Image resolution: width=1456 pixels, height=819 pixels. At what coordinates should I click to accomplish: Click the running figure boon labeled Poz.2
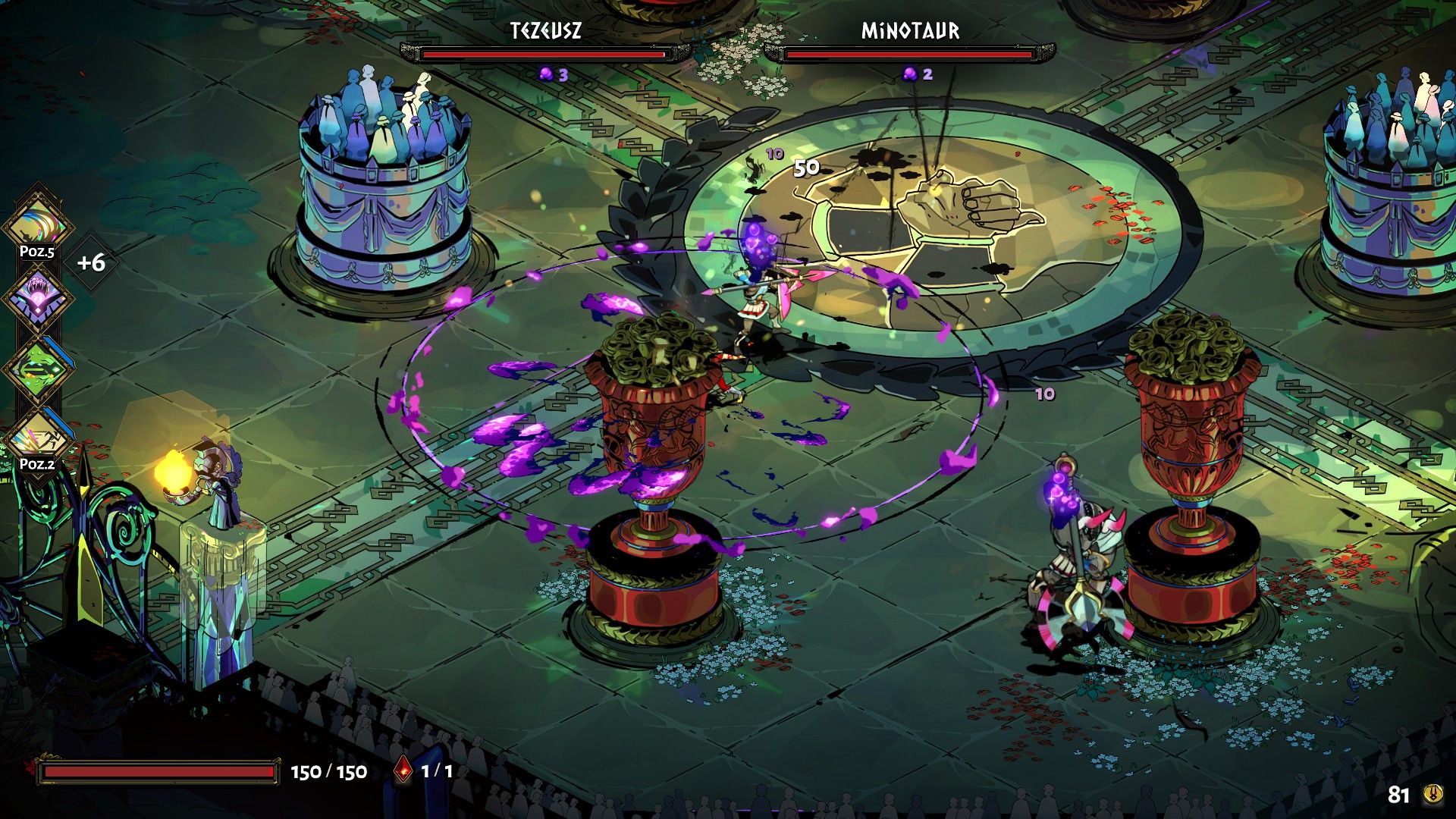click(38, 438)
